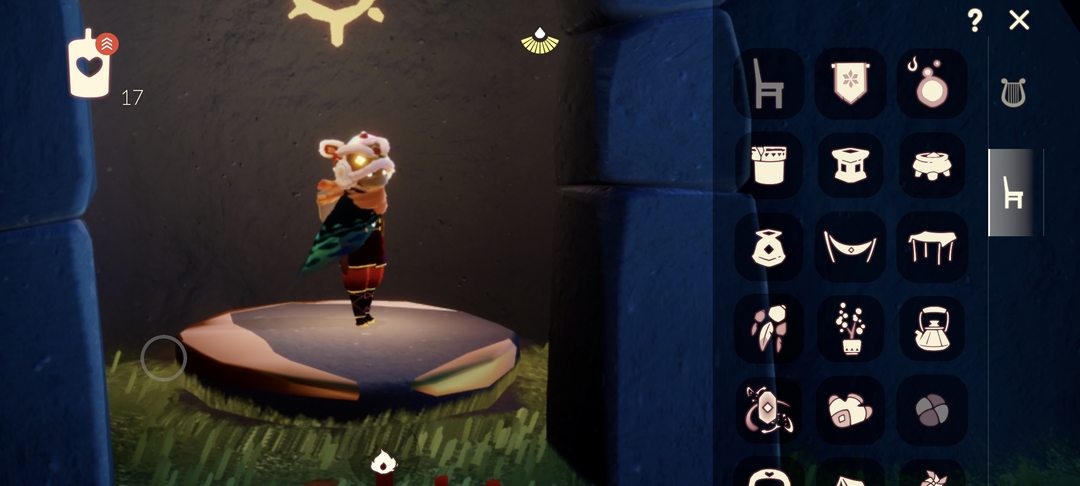
Task: Choose the four-leaf clover prop
Action: pos(932,410)
